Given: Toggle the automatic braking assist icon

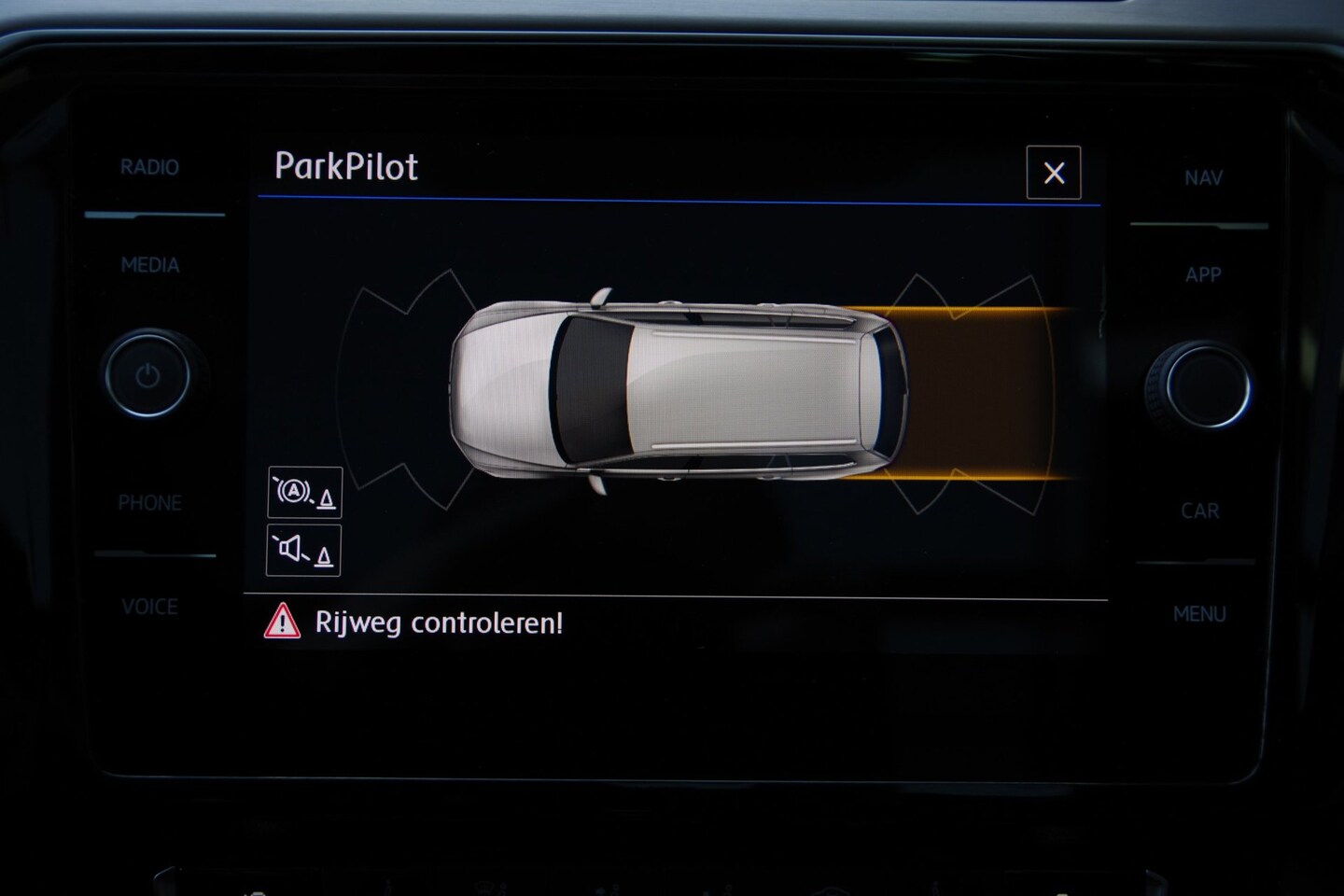Looking at the screenshot, I should click(305, 492).
